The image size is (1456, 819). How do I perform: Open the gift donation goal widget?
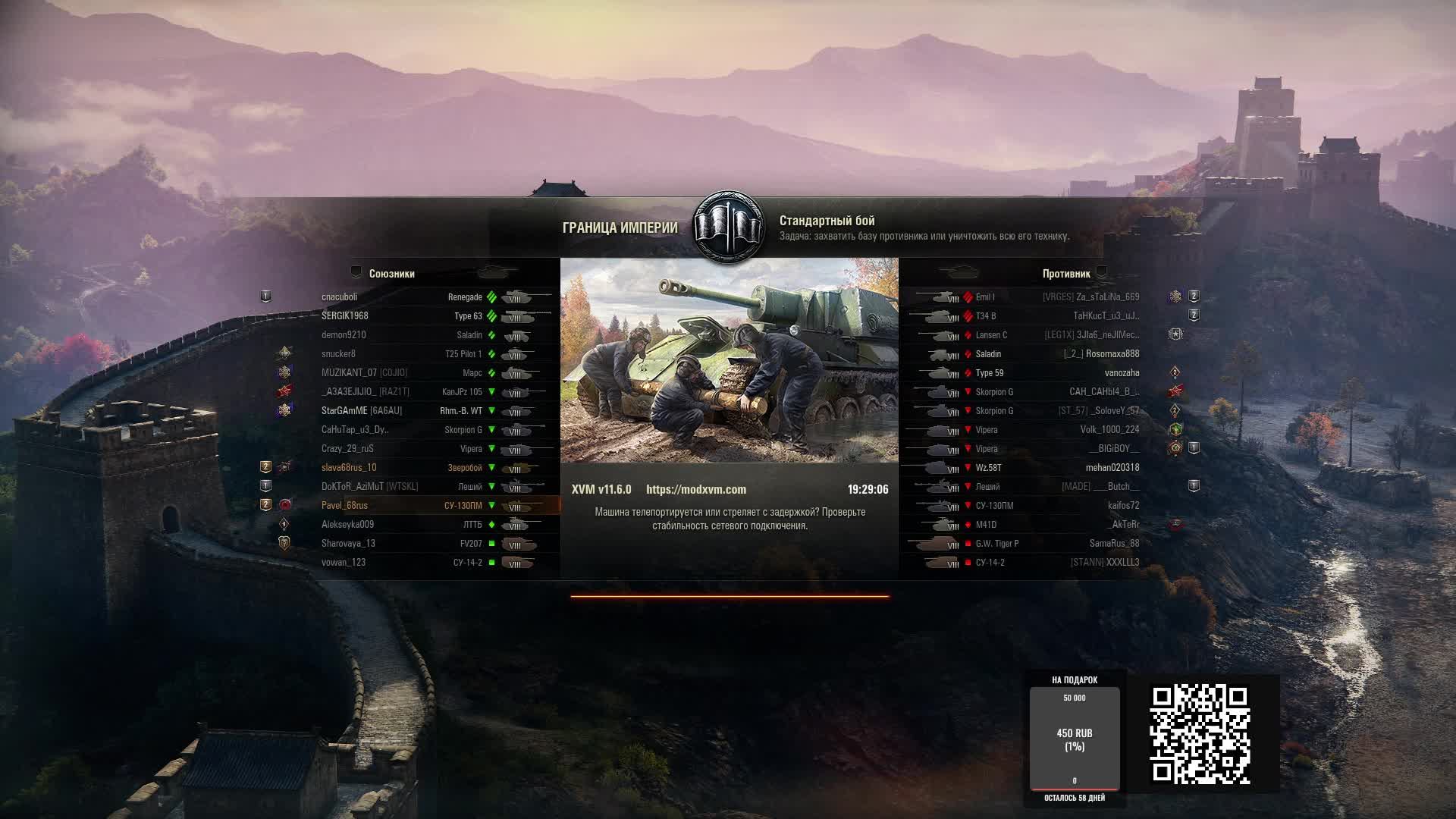coord(1074,737)
